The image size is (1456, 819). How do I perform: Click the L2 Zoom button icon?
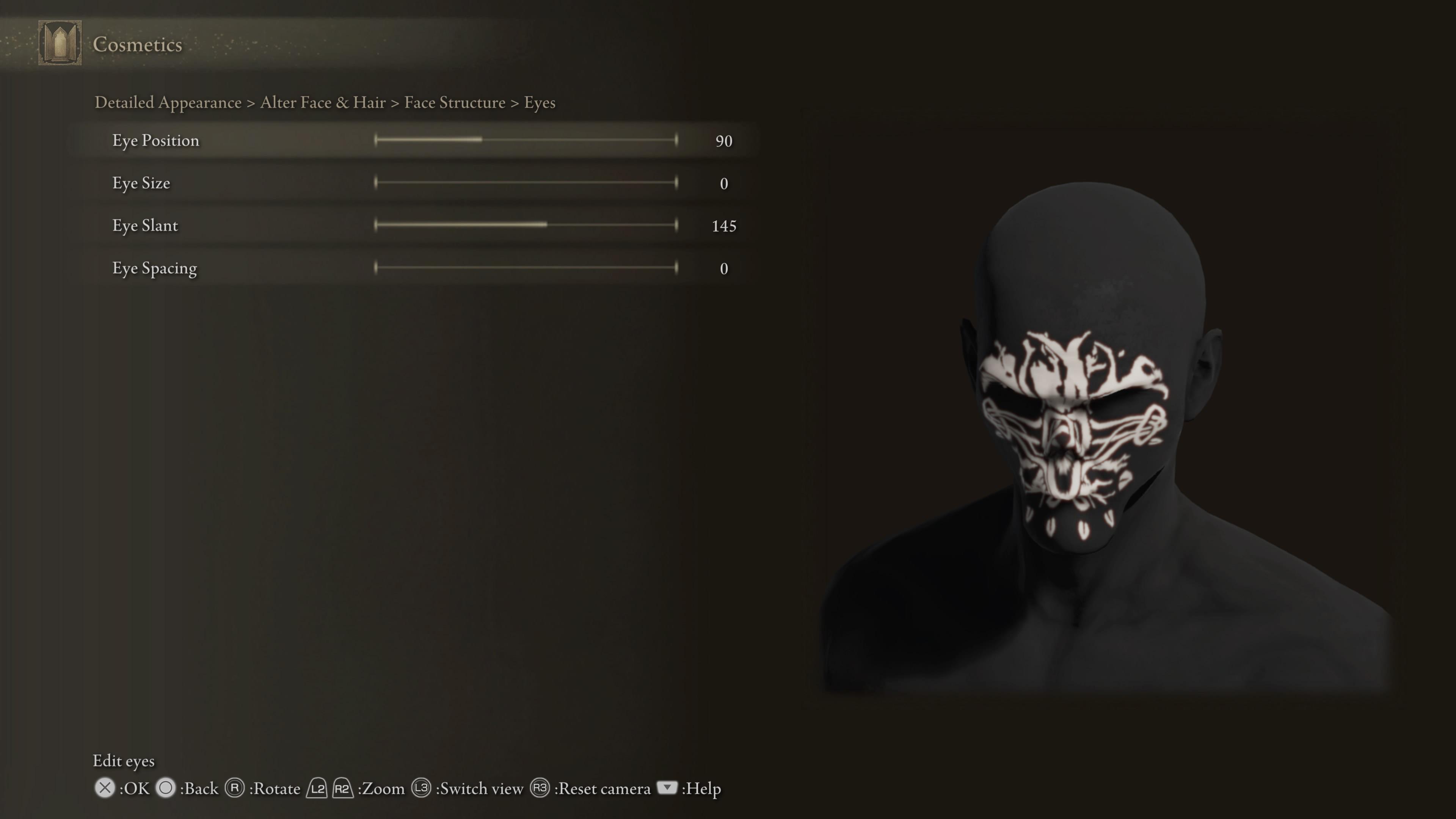click(x=317, y=788)
